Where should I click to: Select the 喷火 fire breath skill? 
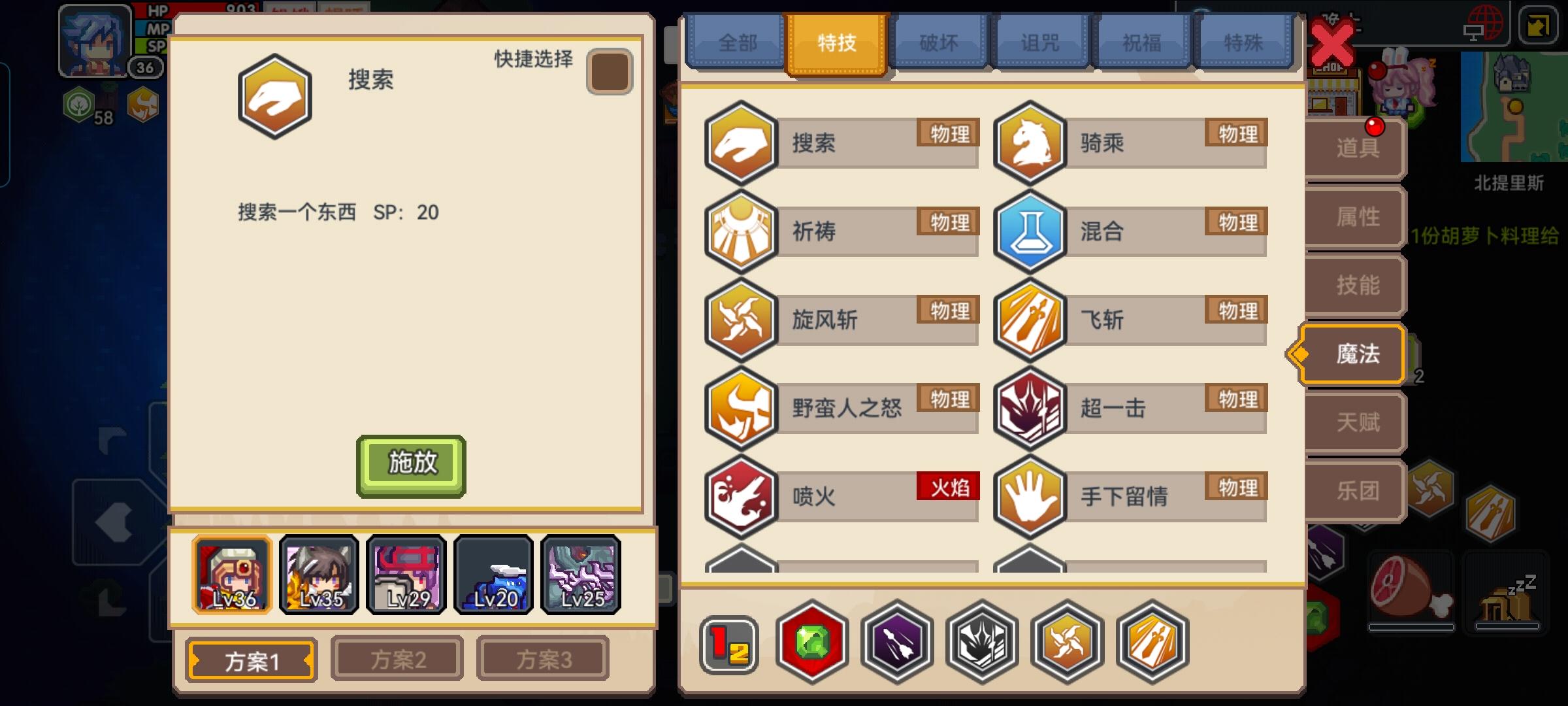(x=742, y=496)
